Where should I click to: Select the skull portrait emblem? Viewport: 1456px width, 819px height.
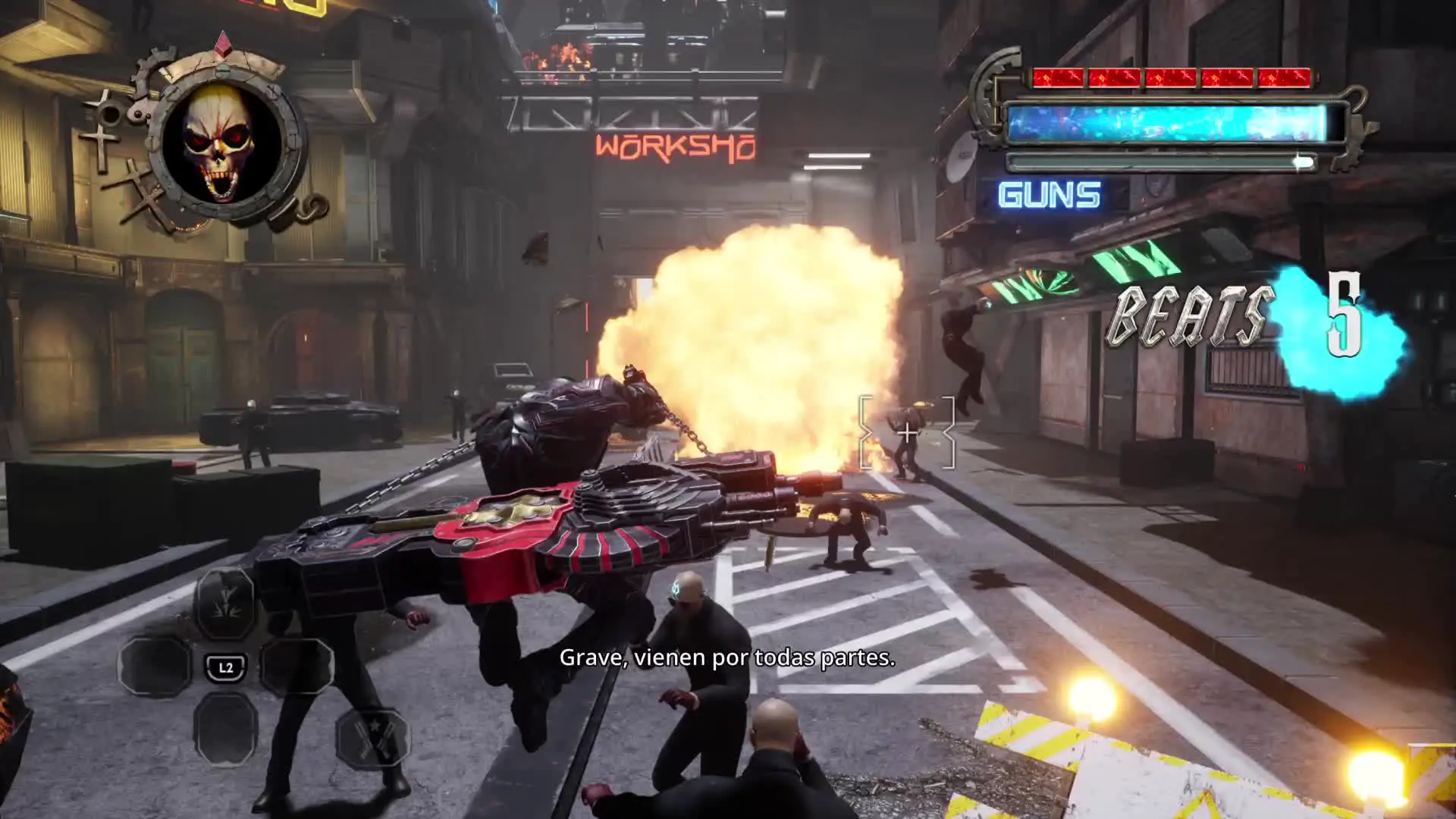[x=219, y=143]
